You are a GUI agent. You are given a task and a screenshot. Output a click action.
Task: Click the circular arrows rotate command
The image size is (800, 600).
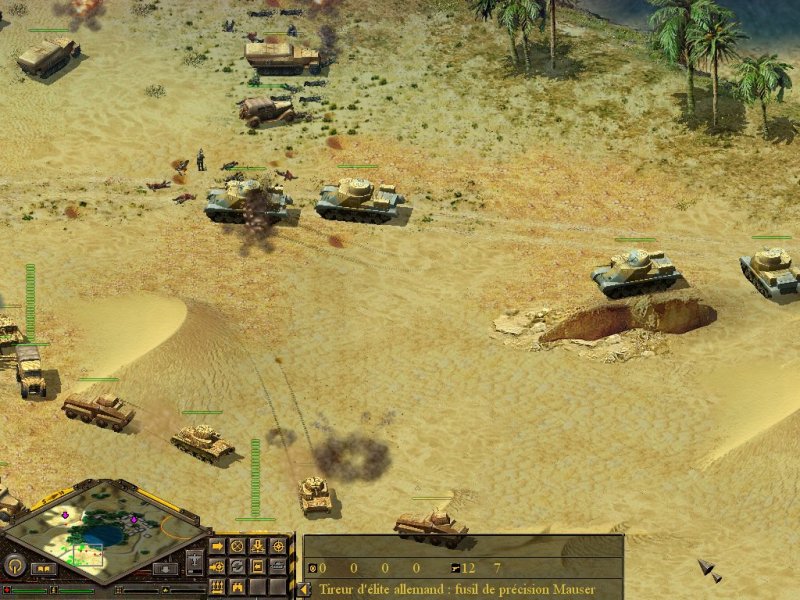tap(237, 566)
